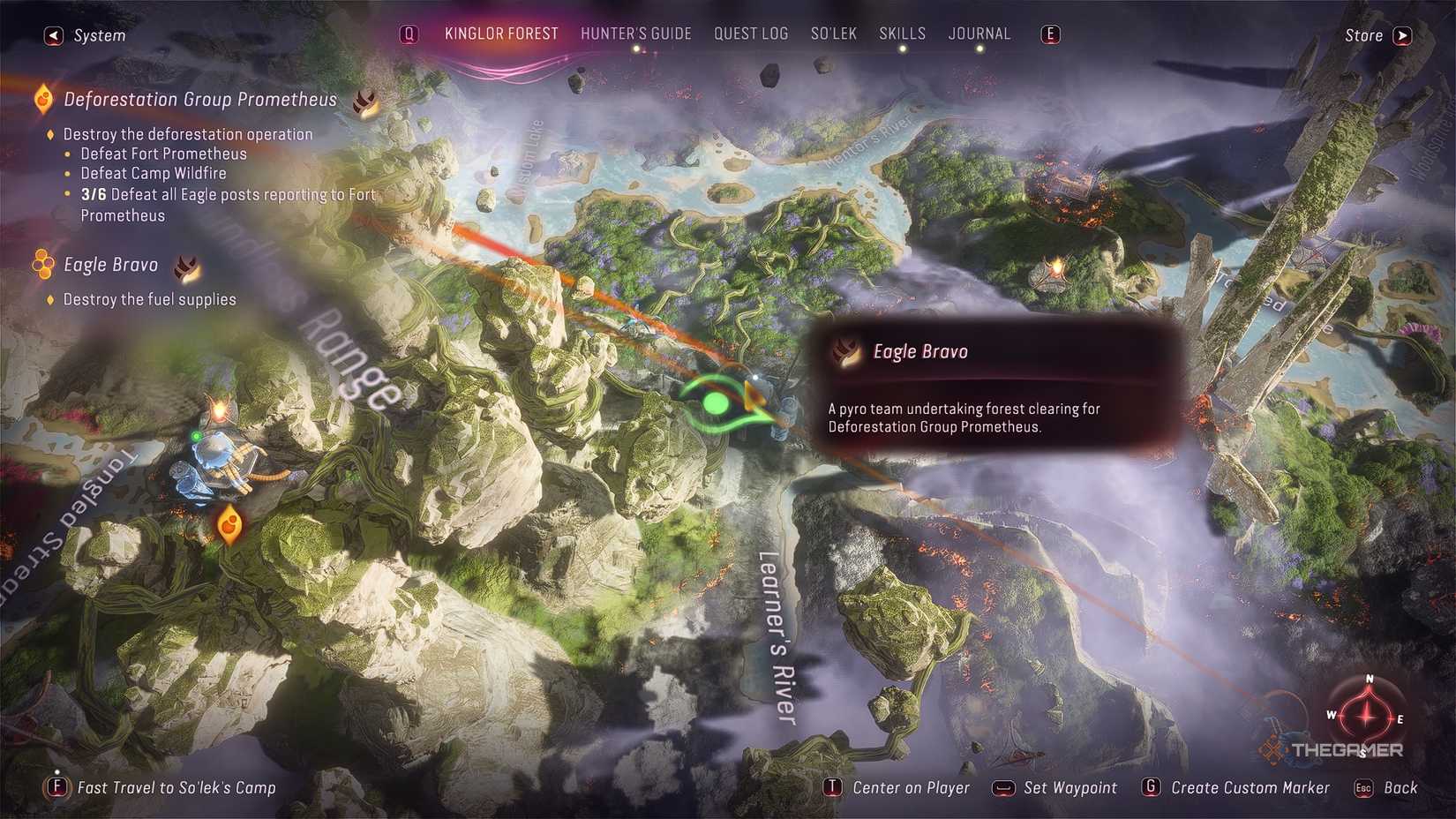Open the So'lek tab
Screen dimensions: 1456x819
coord(833,34)
